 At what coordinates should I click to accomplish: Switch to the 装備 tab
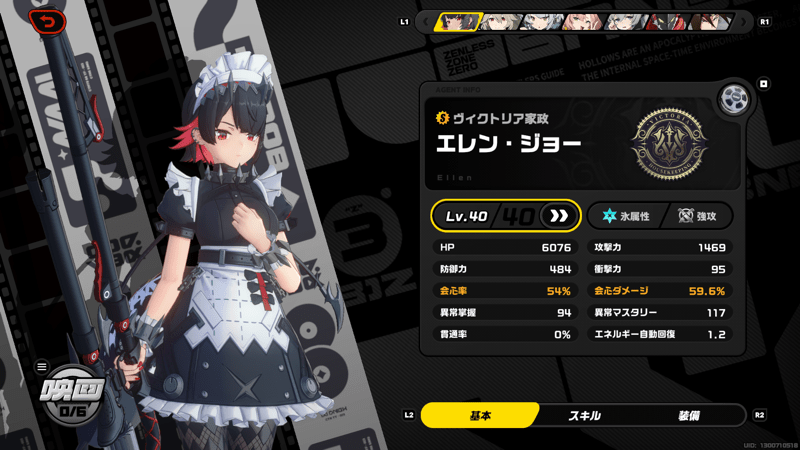688,415
